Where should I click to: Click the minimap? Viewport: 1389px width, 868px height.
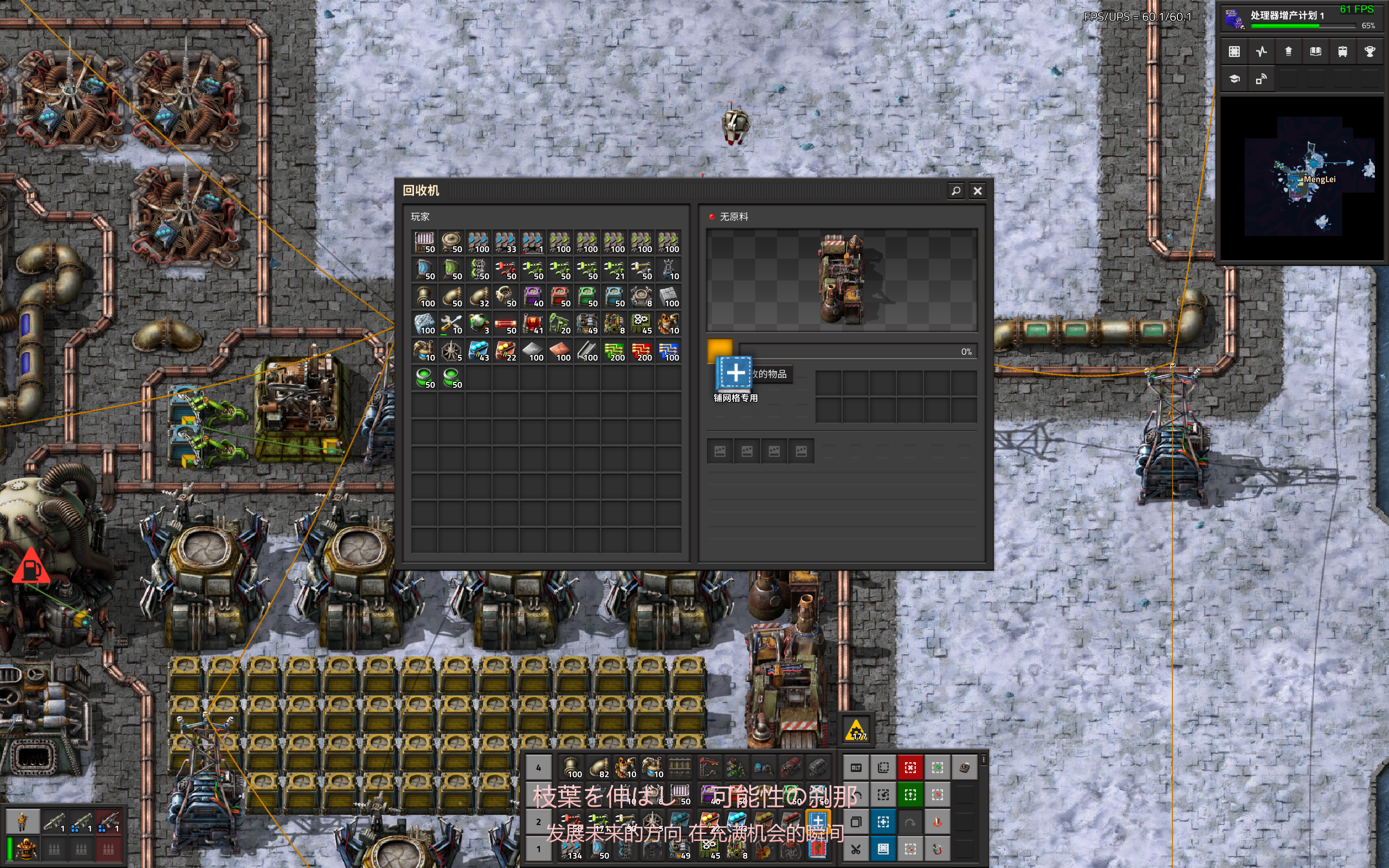point(1301,178)
